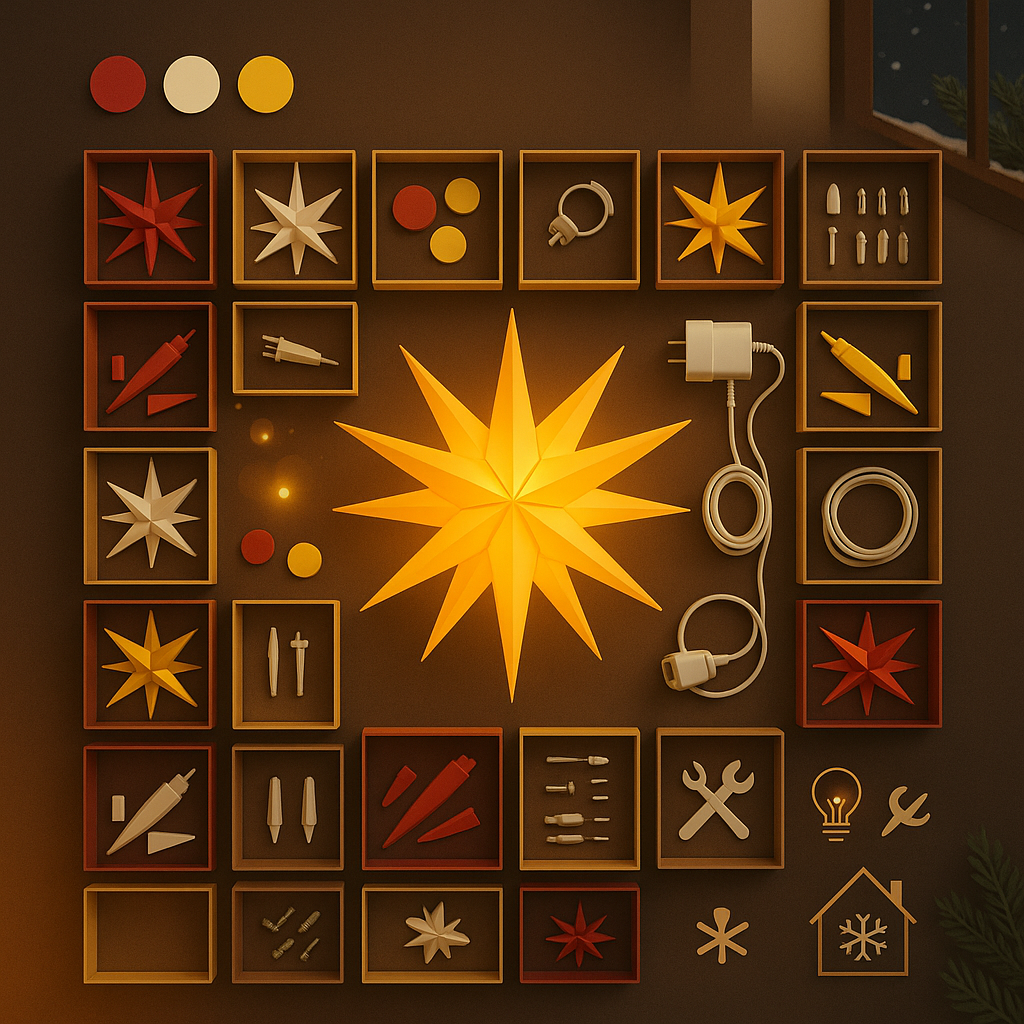Select the cable clip ring slot
The width and height of the screenshot is (1024, 1024).
579,219
